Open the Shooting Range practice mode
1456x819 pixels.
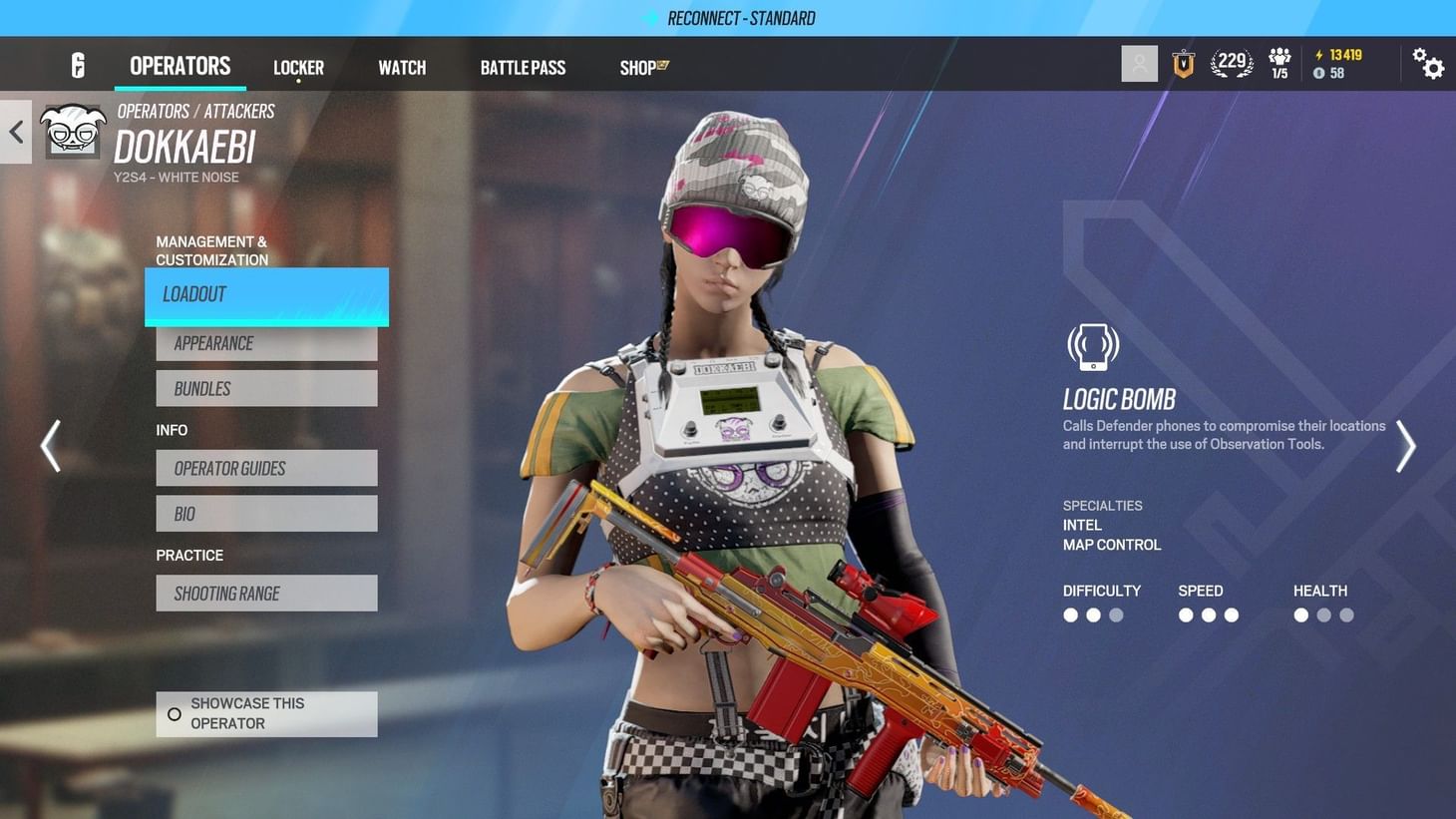(265, 593)
